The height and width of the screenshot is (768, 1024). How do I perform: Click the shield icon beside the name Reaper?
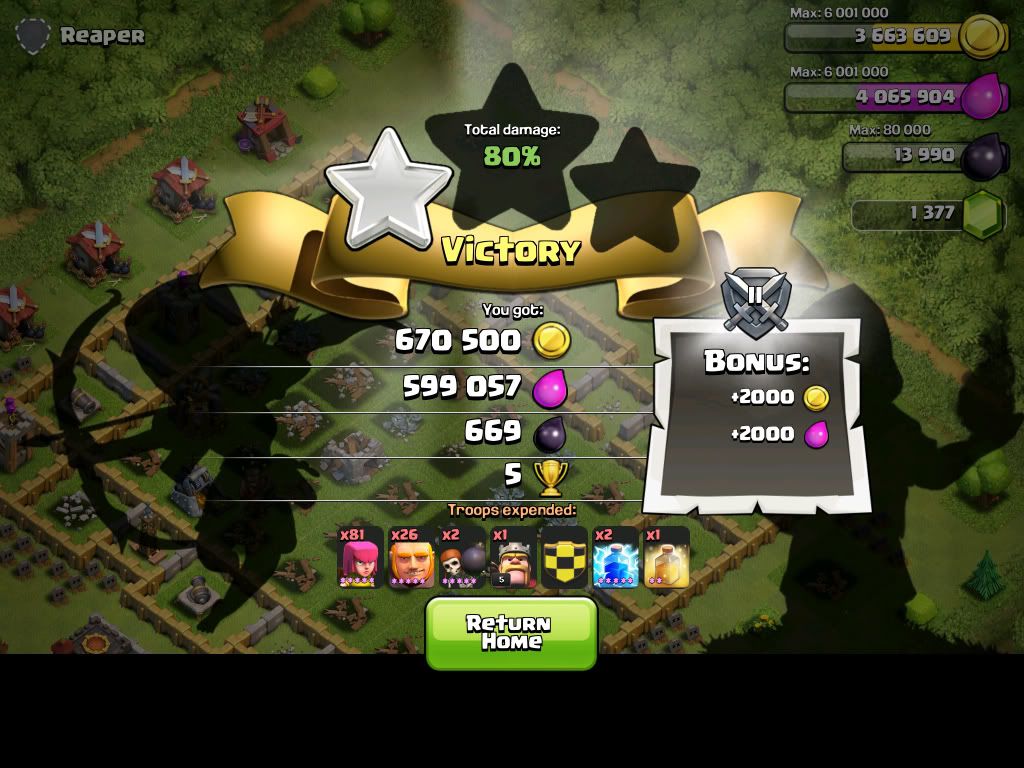coord(33,36)
